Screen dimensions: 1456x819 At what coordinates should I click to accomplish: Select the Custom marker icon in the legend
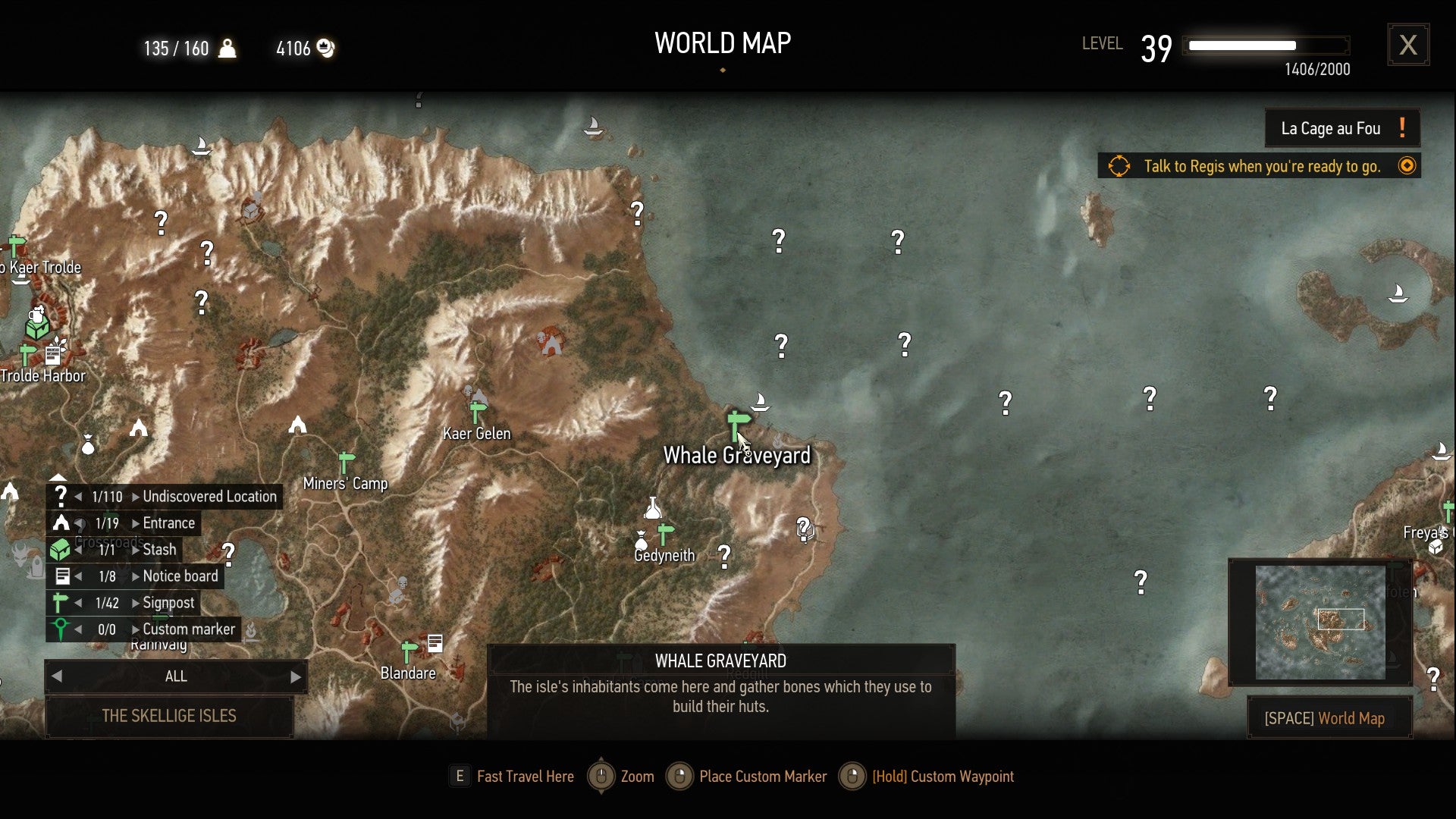[61, 629]
